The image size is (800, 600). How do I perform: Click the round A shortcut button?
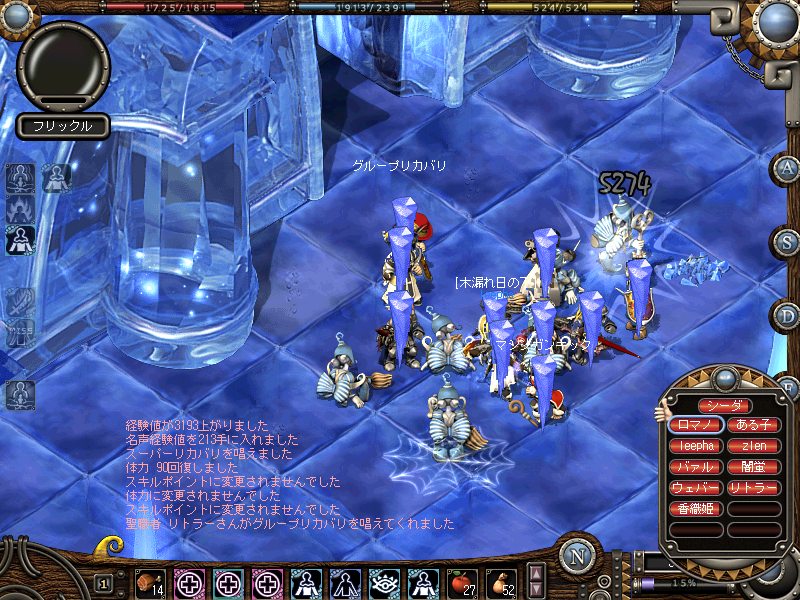[786, 168]
